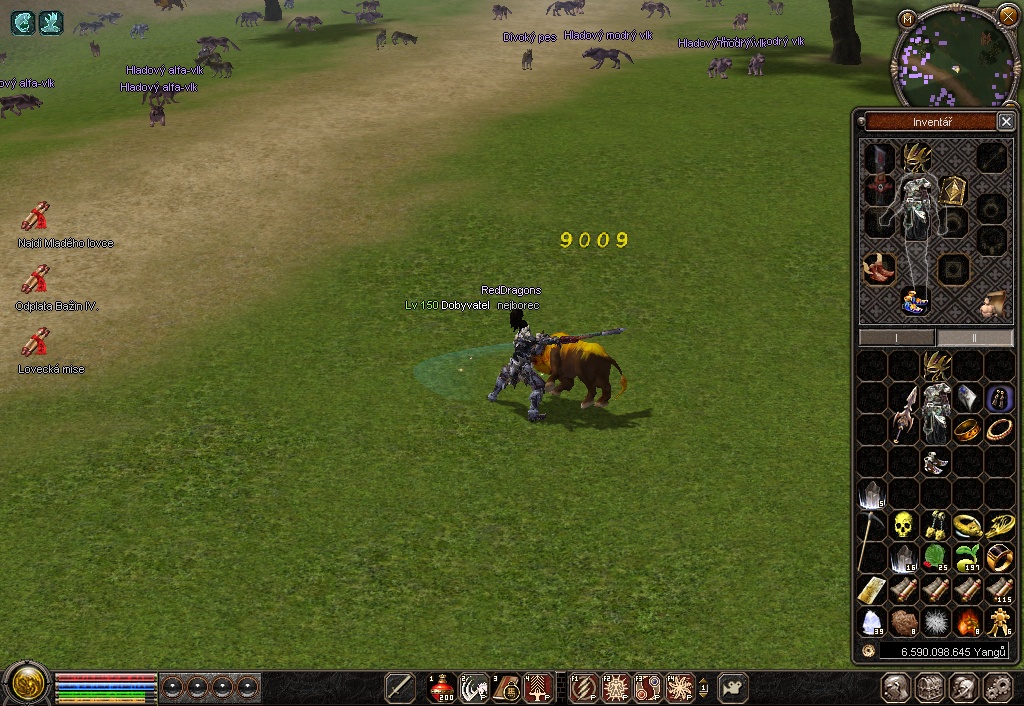Open the Odplata Bažin IV. quest scroll

36,280
